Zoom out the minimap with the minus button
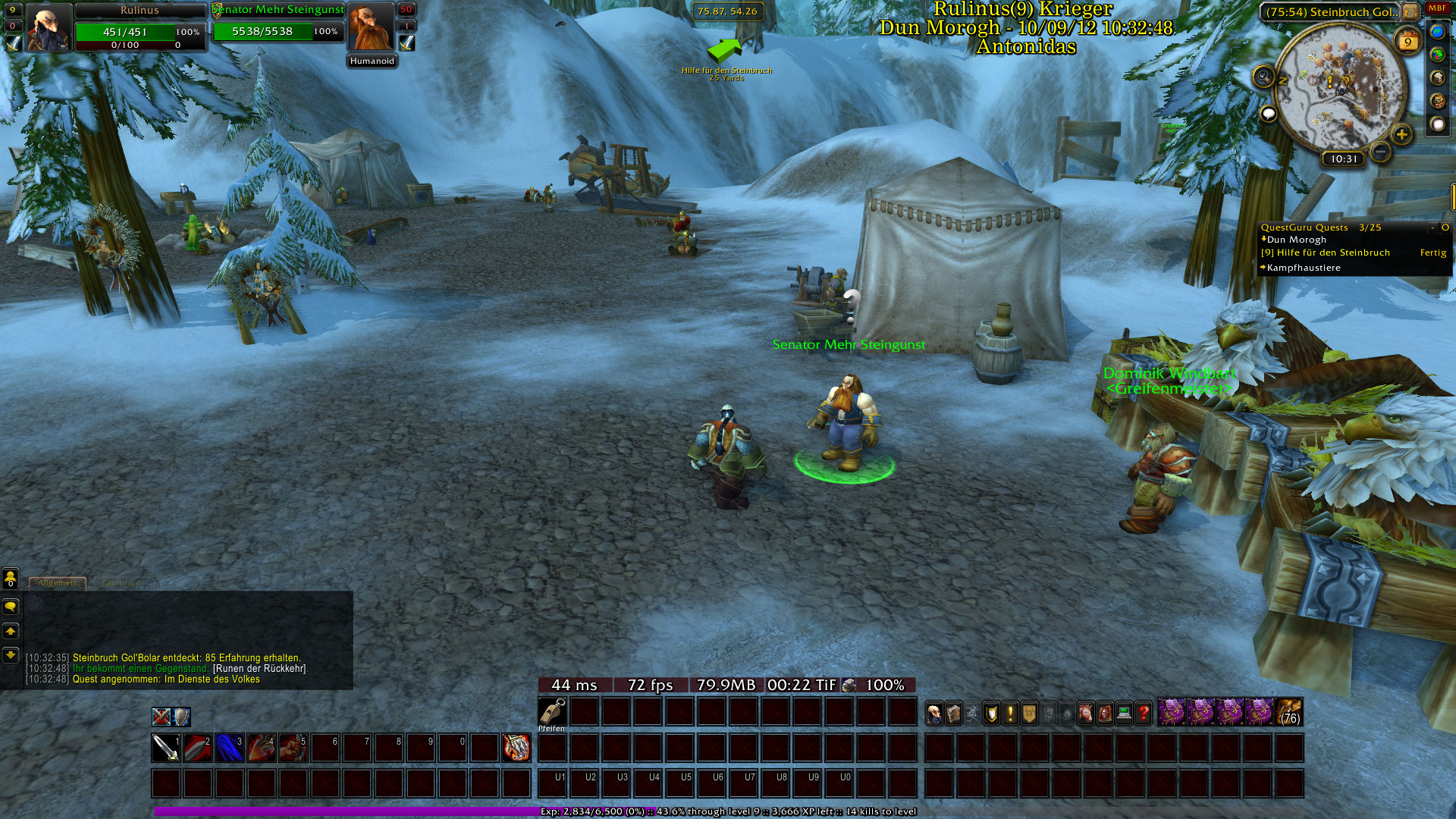Image resolution: width=1456 pixels, height=819 pixels. pos(1381,152)
